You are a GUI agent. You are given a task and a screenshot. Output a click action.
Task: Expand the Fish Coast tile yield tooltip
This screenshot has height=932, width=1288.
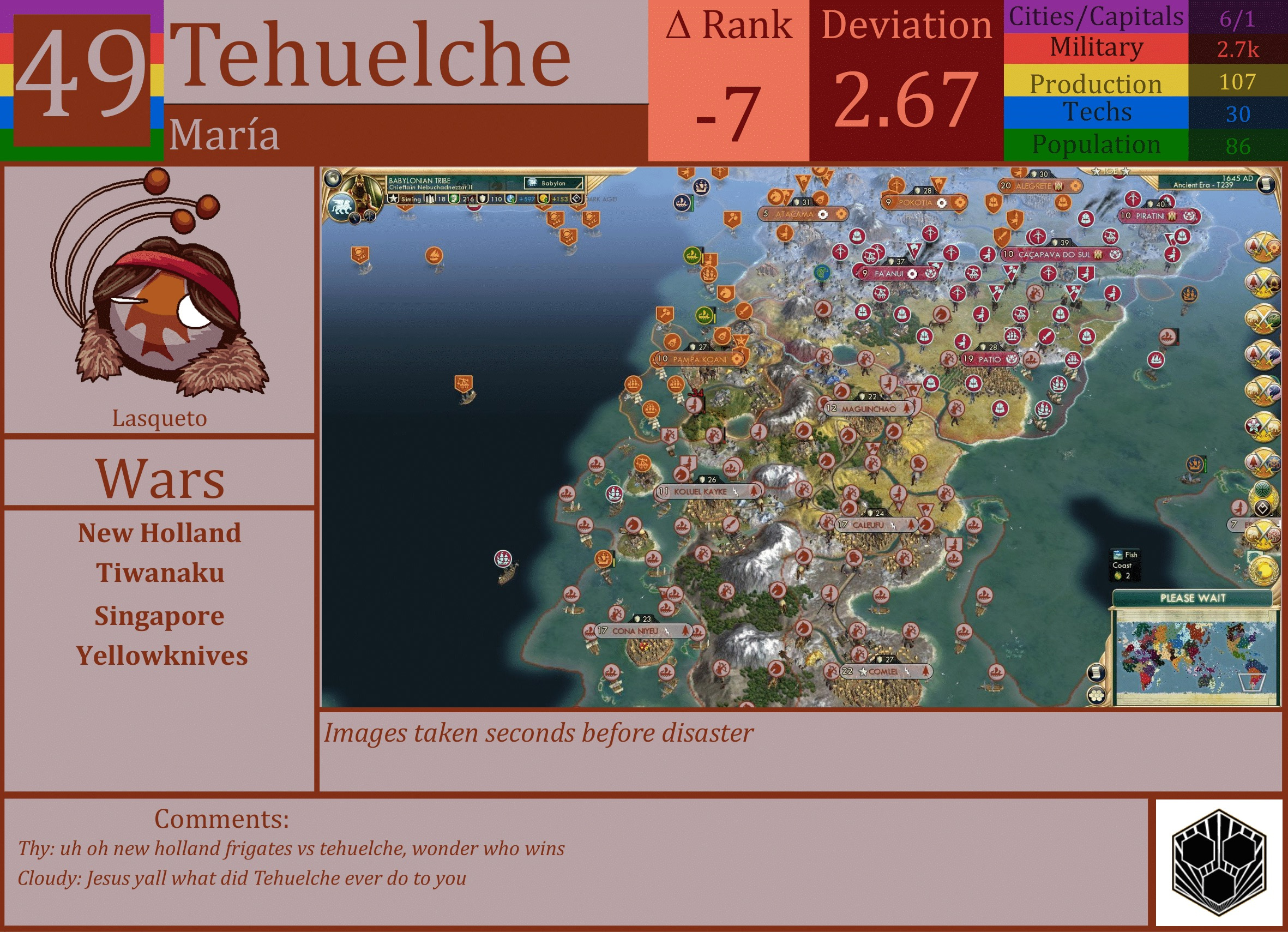[x=1125, y=565]
